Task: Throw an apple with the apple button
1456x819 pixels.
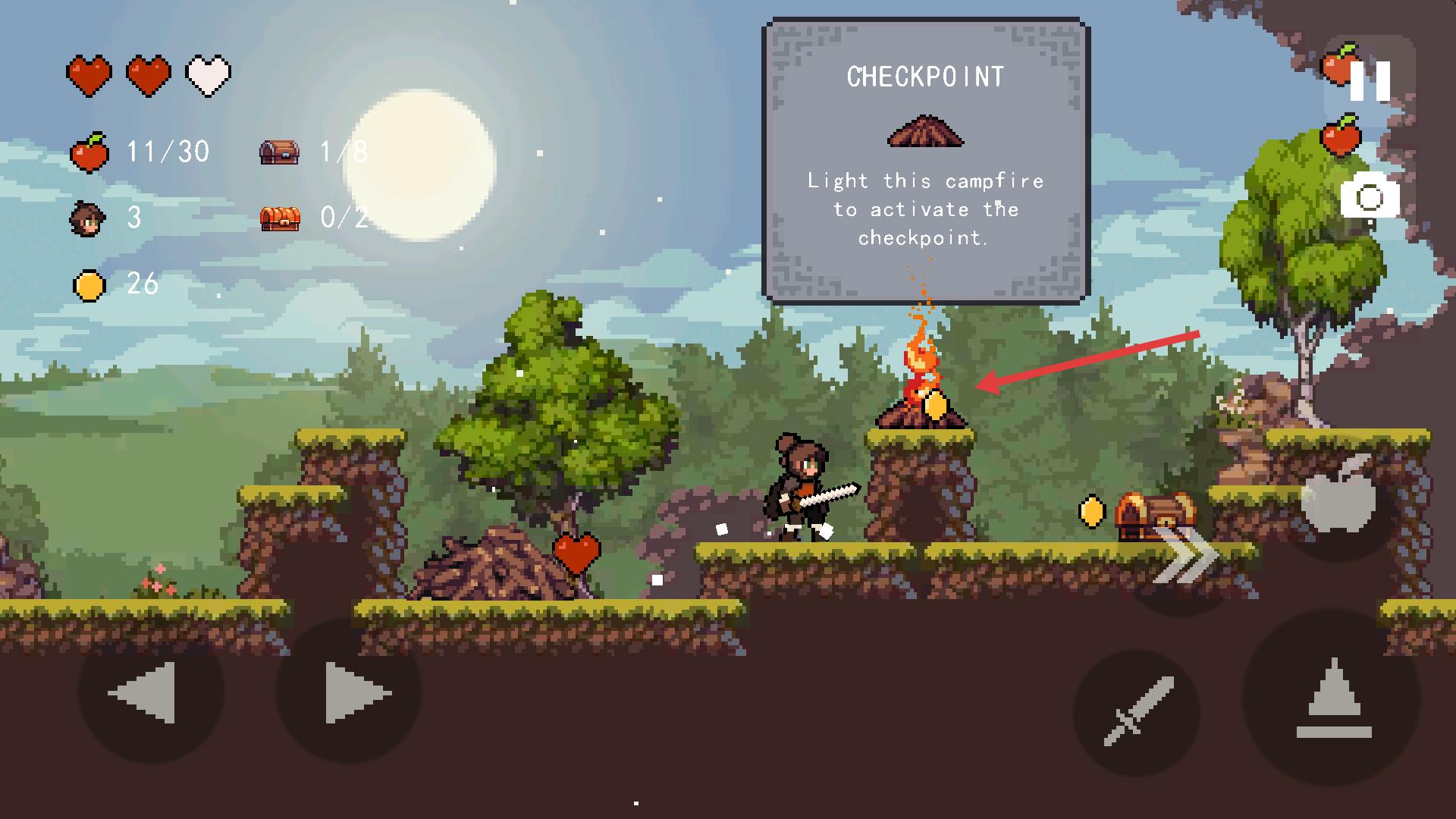Action: (1338, 497)
